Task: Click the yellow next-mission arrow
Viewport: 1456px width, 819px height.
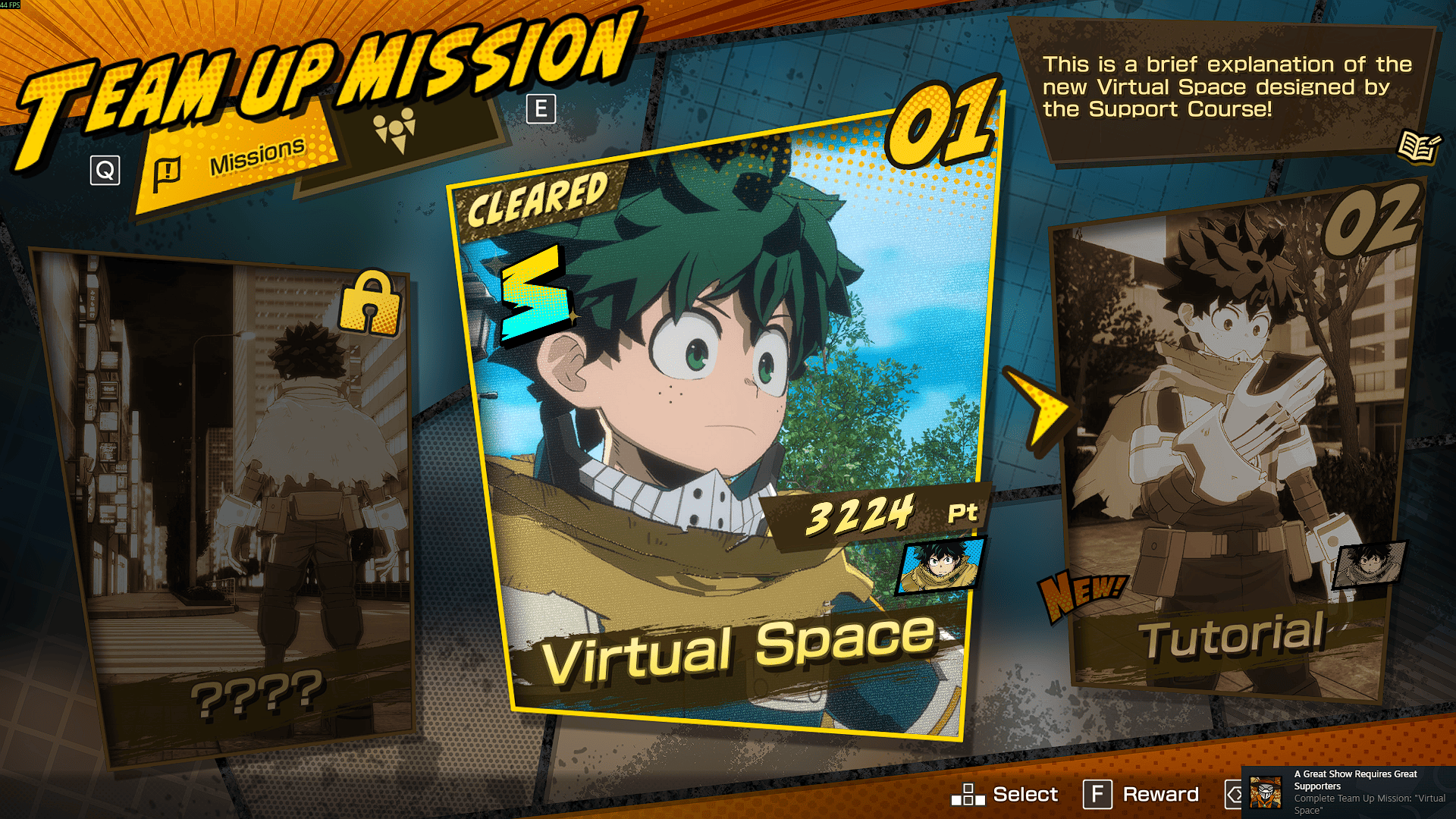Action: click(x=1043, y=410)
